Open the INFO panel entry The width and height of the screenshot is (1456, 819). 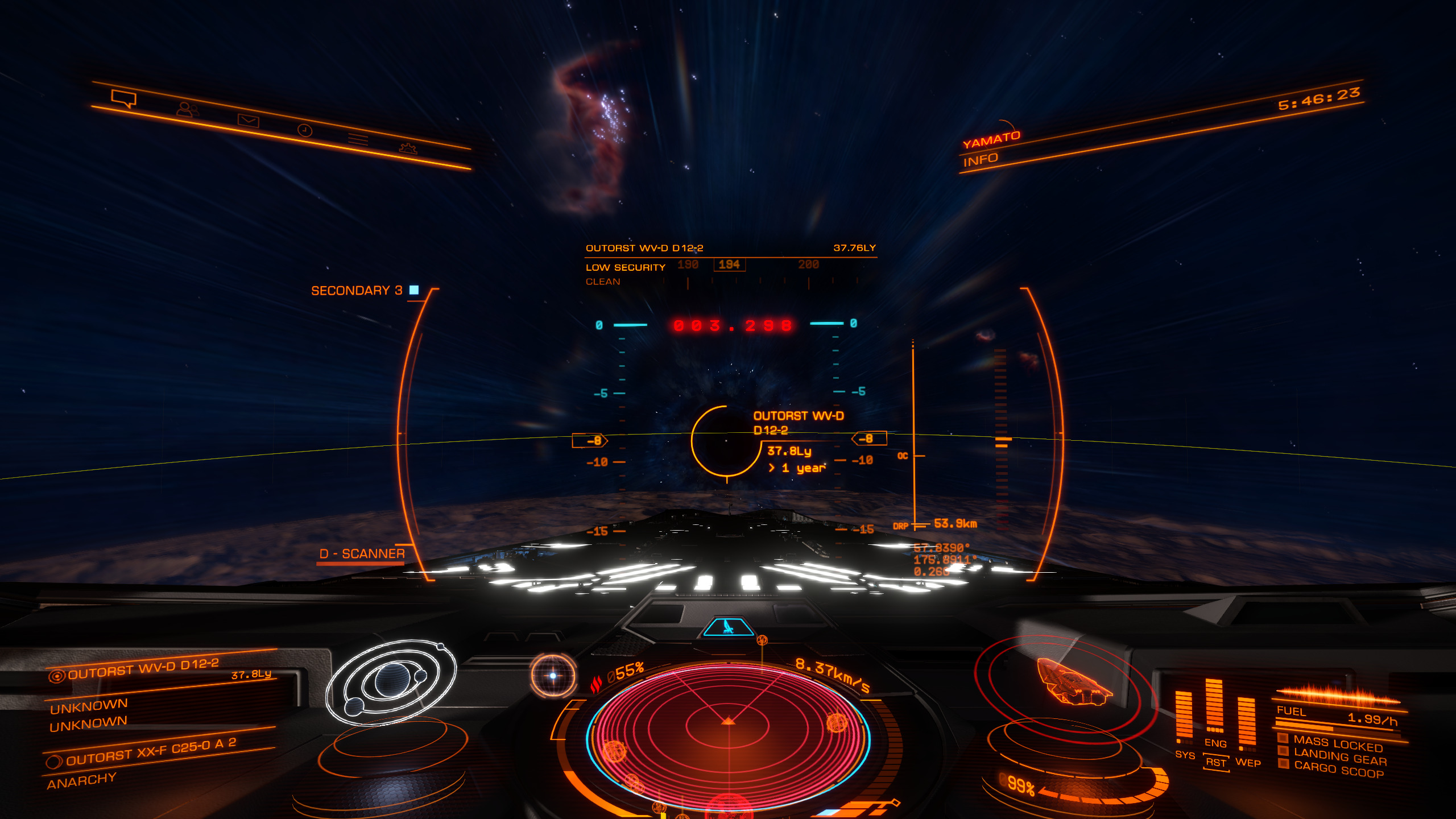click(x=981, y=160)
